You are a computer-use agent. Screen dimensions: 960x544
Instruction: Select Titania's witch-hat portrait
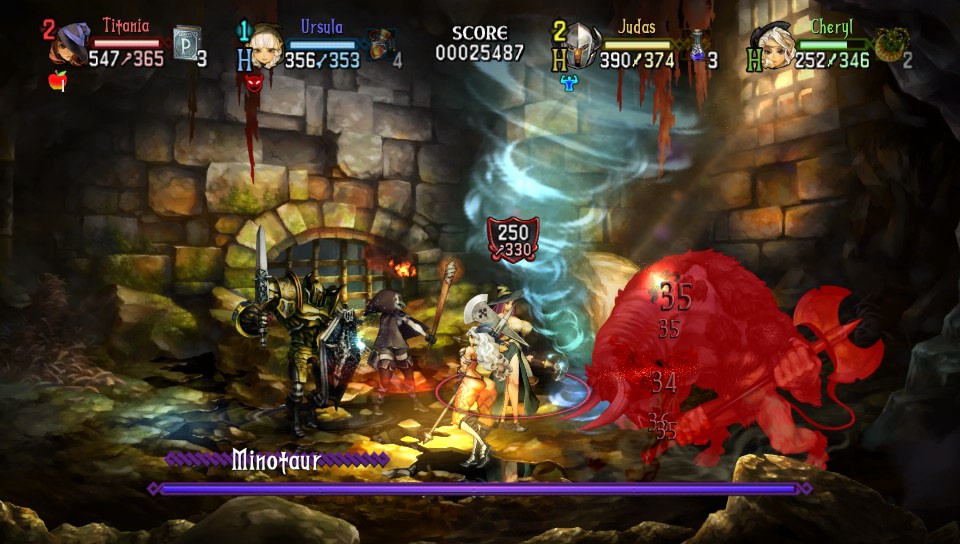click(71, 45)
